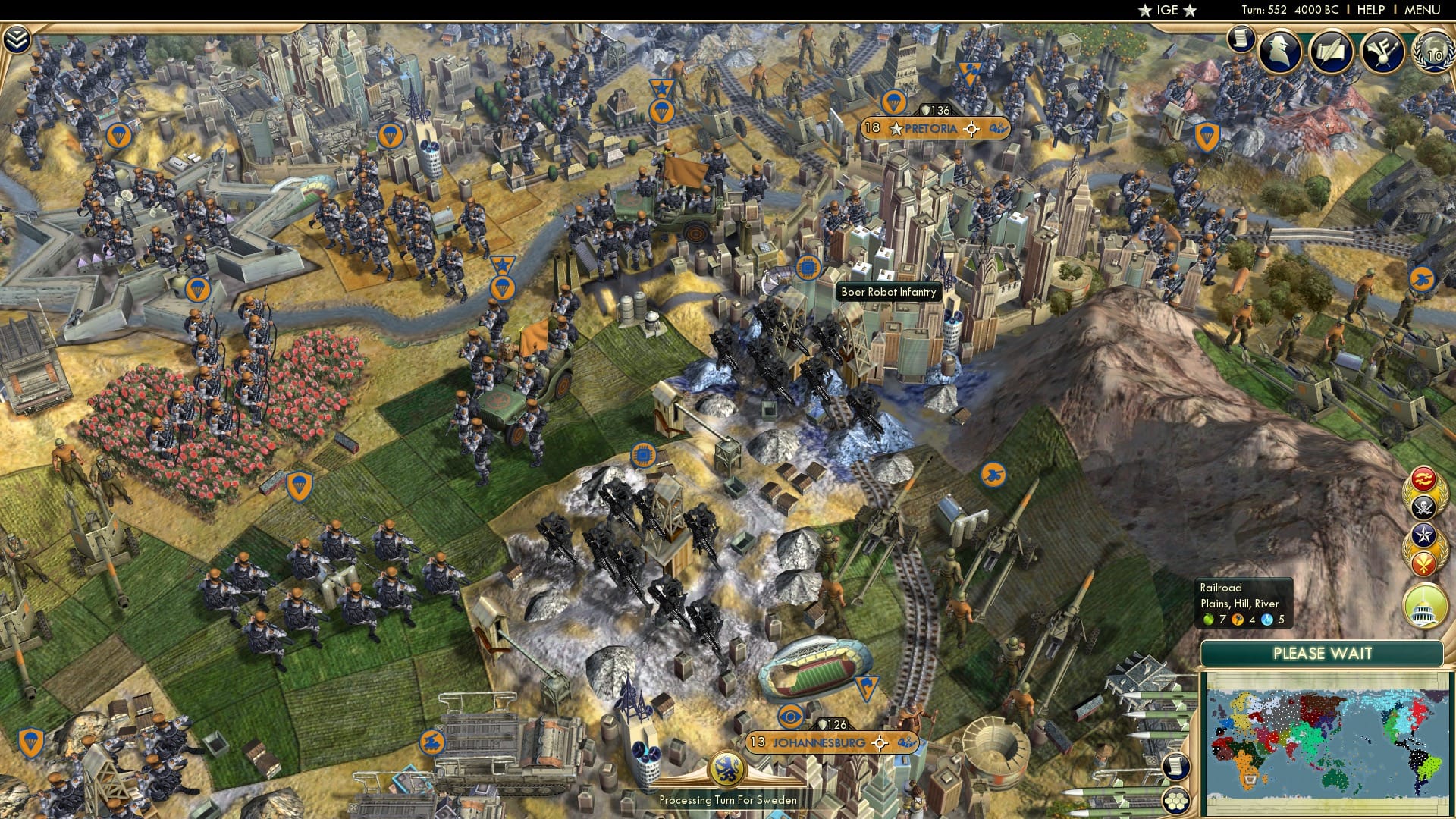
Task: Open the Diplomacy overview quill-and-scroll icon
Action: (x=1329, y=51)
